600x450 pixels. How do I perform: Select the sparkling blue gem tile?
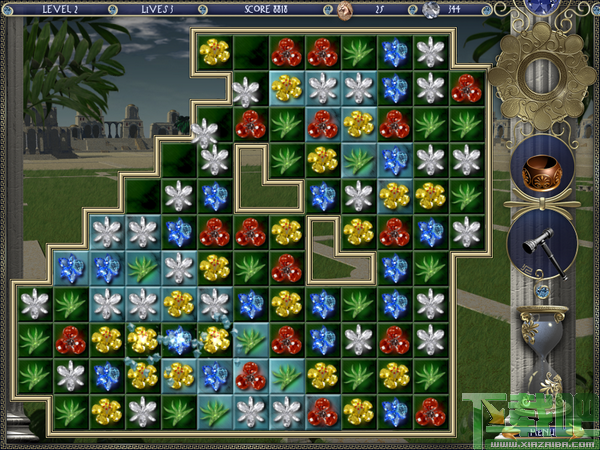tap(178, 340)
